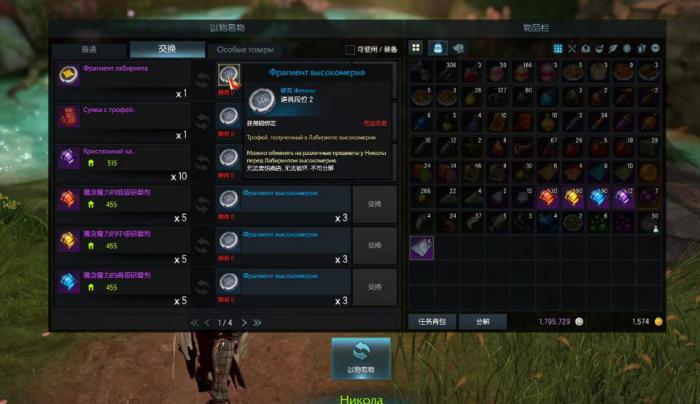Go to the next exchange page
The image size is (700, 404).
[242, 322]
